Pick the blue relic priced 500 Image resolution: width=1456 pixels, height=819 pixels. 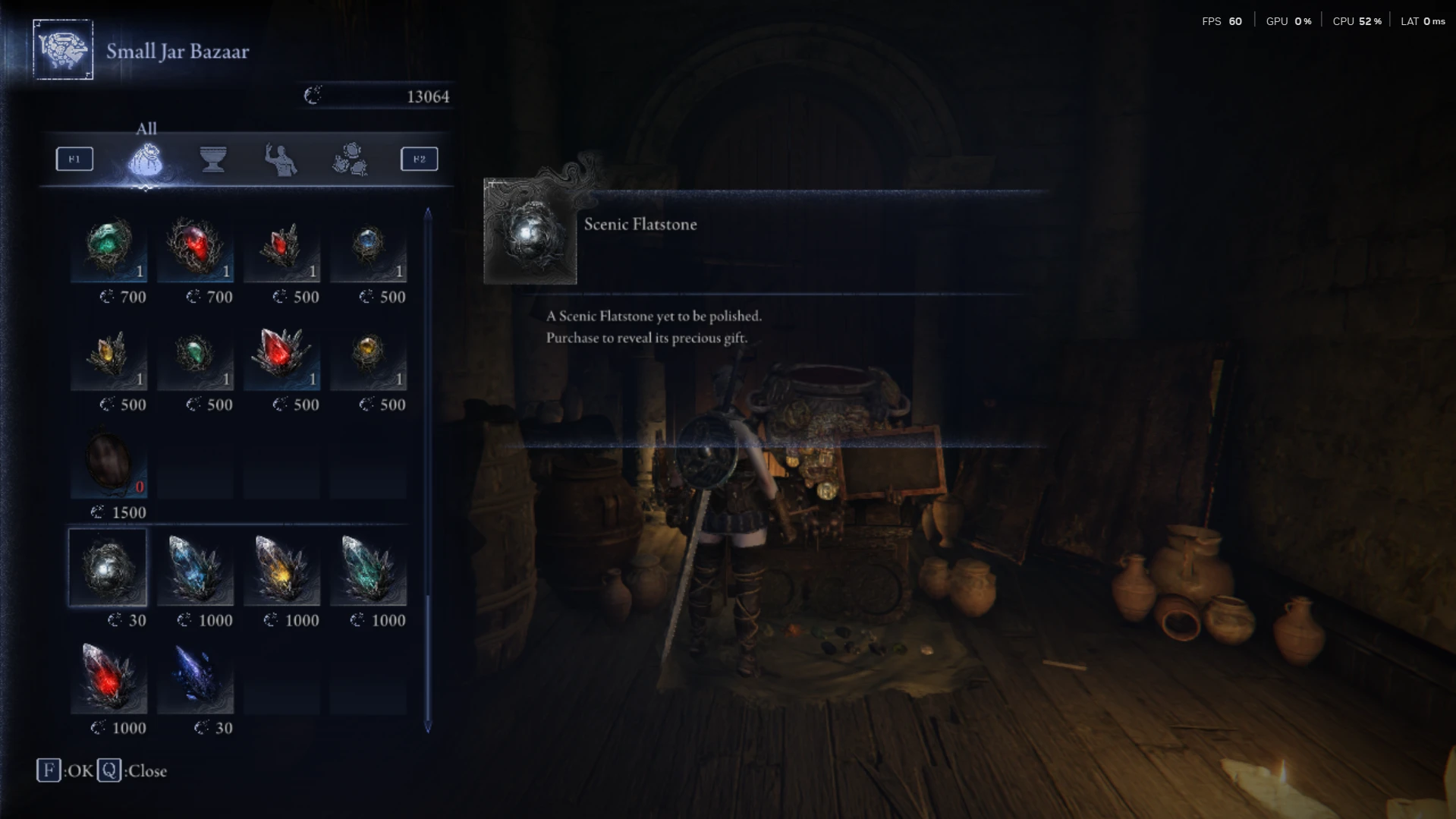click(x=368, y=247)
